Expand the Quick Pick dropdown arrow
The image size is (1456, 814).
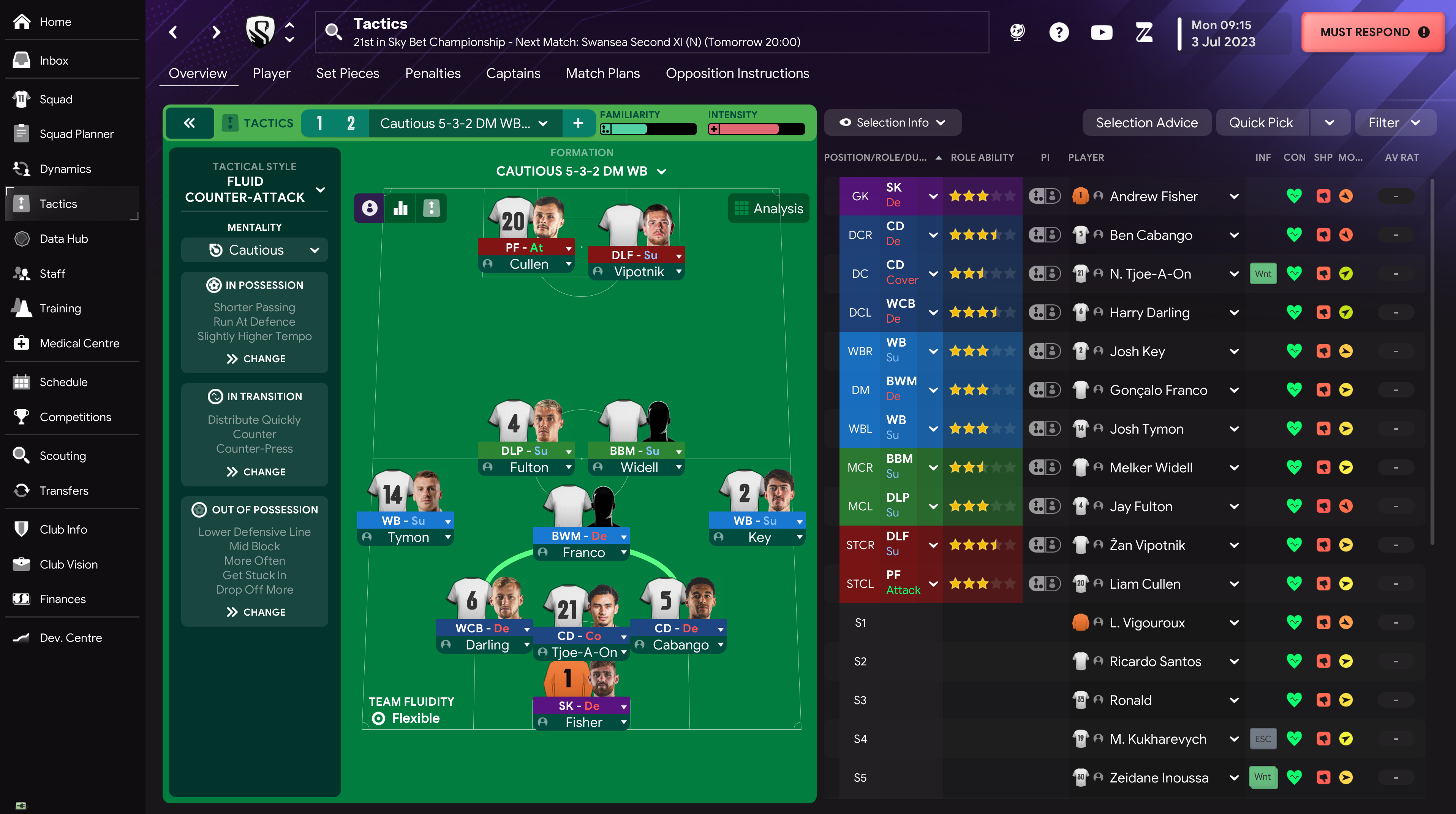tap(1331, 122)
